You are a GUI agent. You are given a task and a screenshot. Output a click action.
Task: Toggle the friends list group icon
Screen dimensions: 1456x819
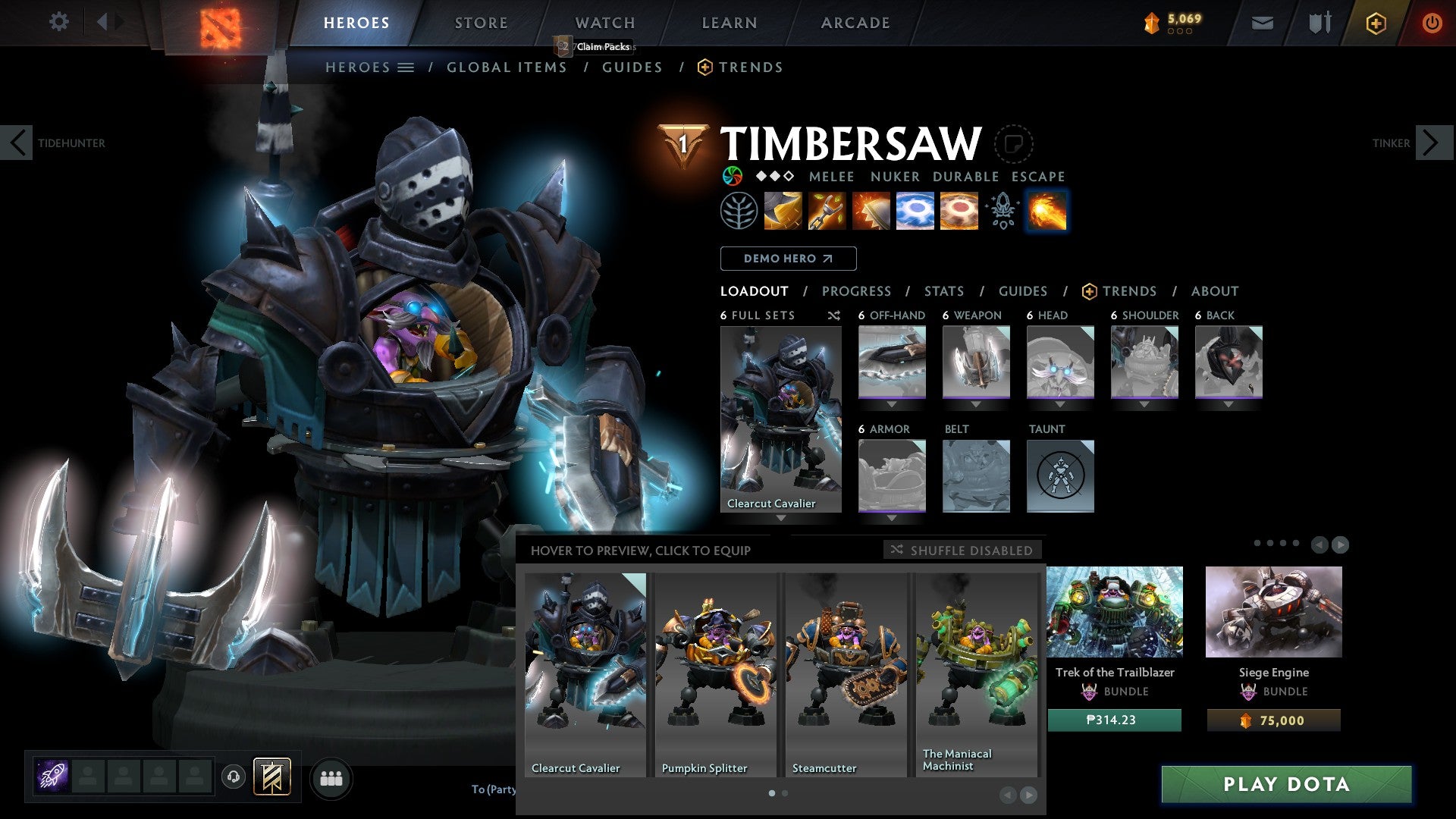[x=331, y=778]
